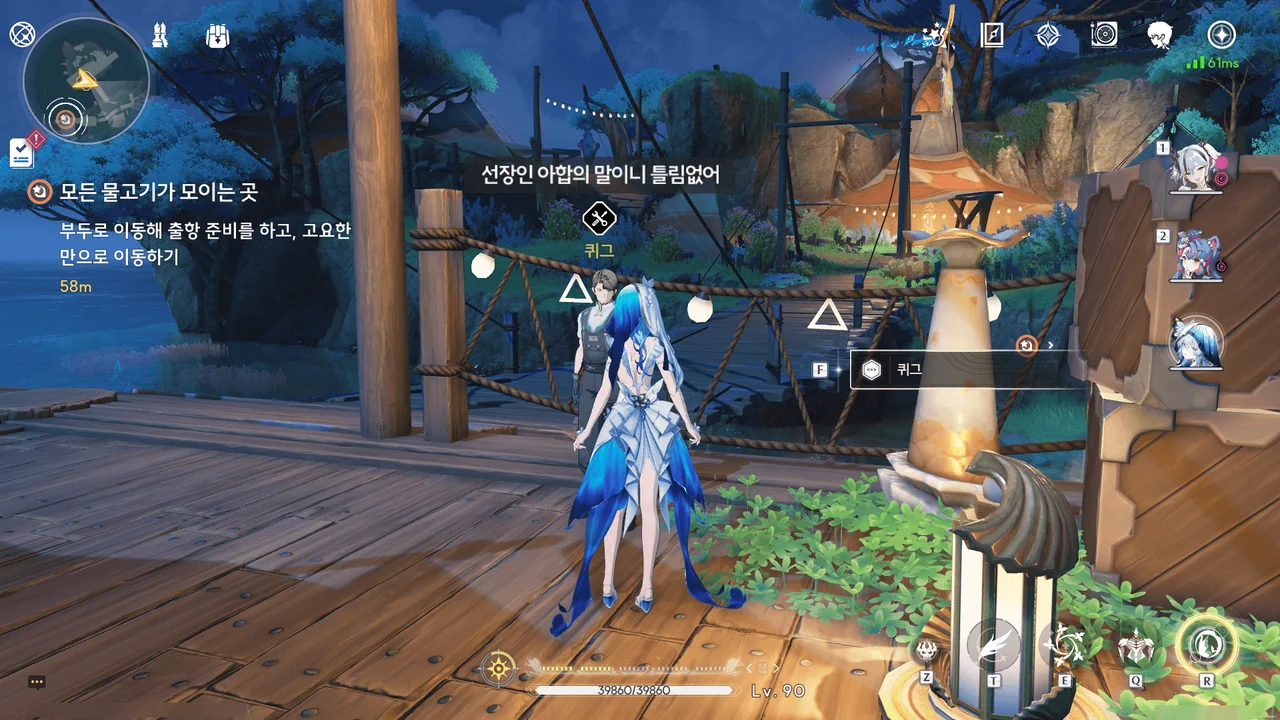This screenshot has width=1280, height=720.
Task: Open the compass guidebook icon
Action: [992, 36]
